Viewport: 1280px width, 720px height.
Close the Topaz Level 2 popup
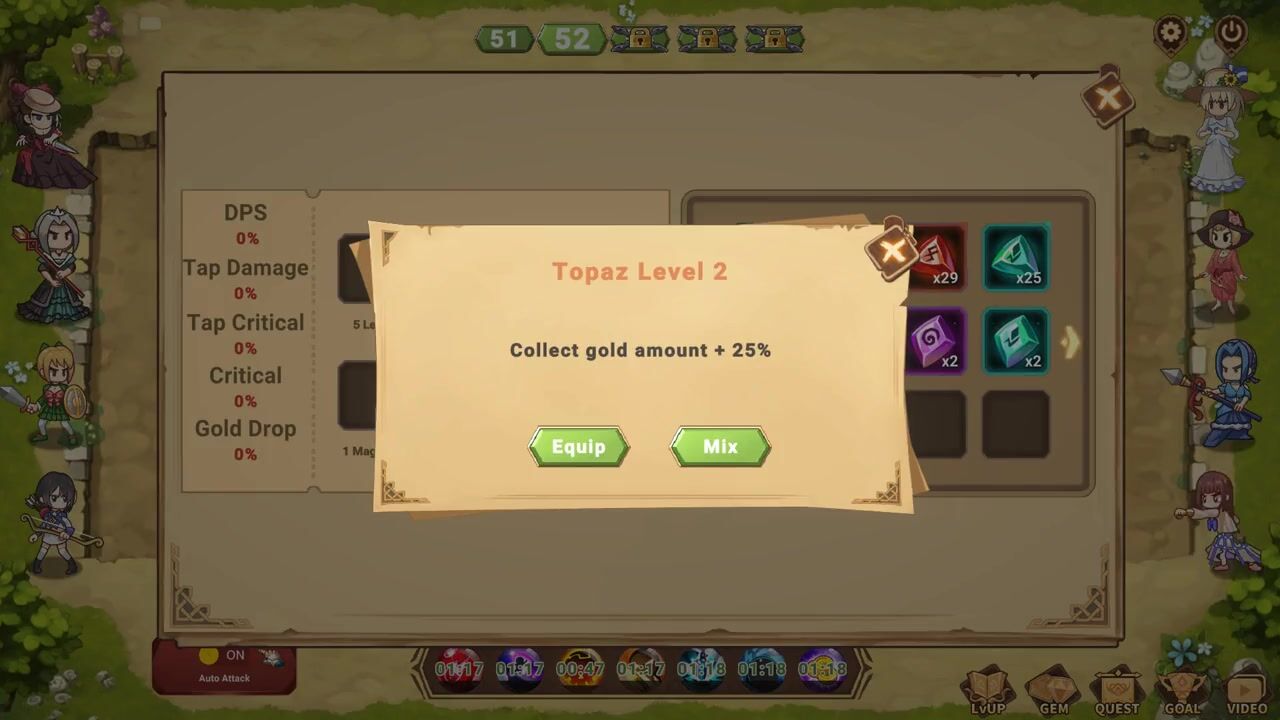coord(892,250)
